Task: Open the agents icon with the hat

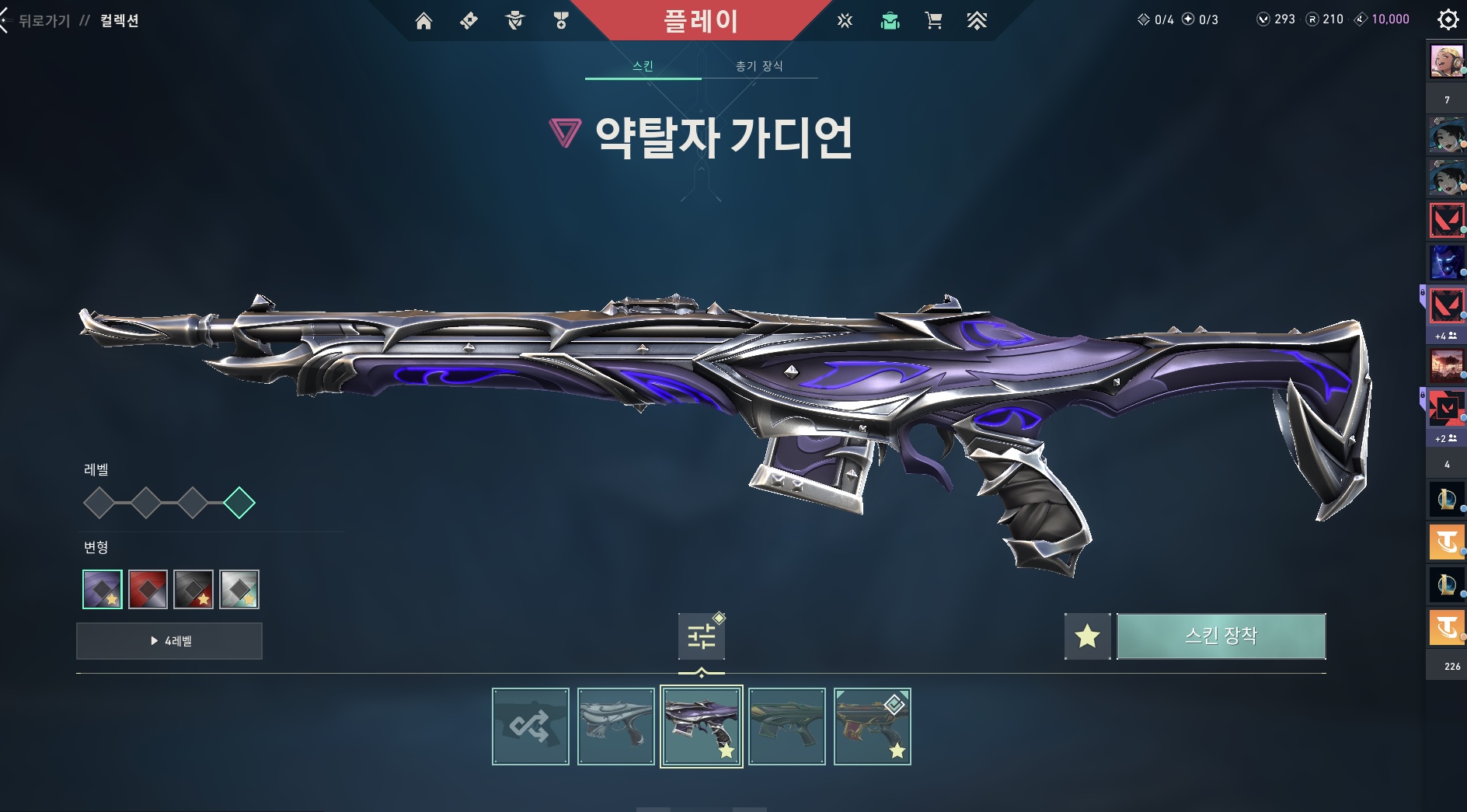Action: click(514, 21)
